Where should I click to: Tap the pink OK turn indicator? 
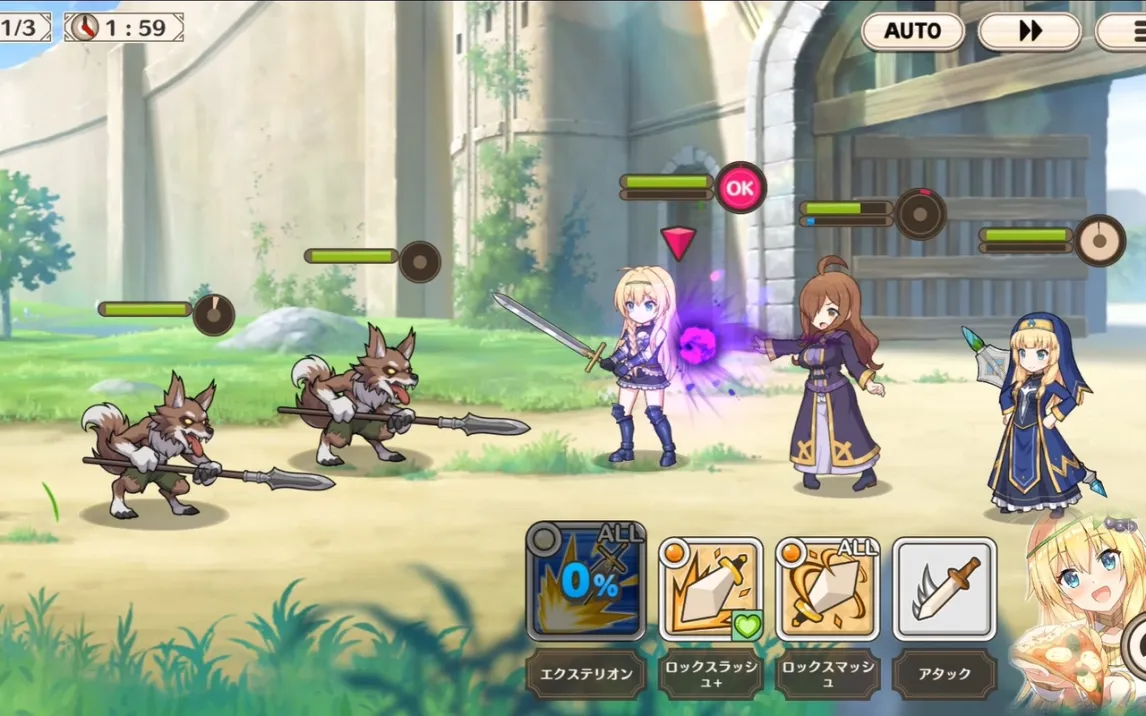click(740, 187)
